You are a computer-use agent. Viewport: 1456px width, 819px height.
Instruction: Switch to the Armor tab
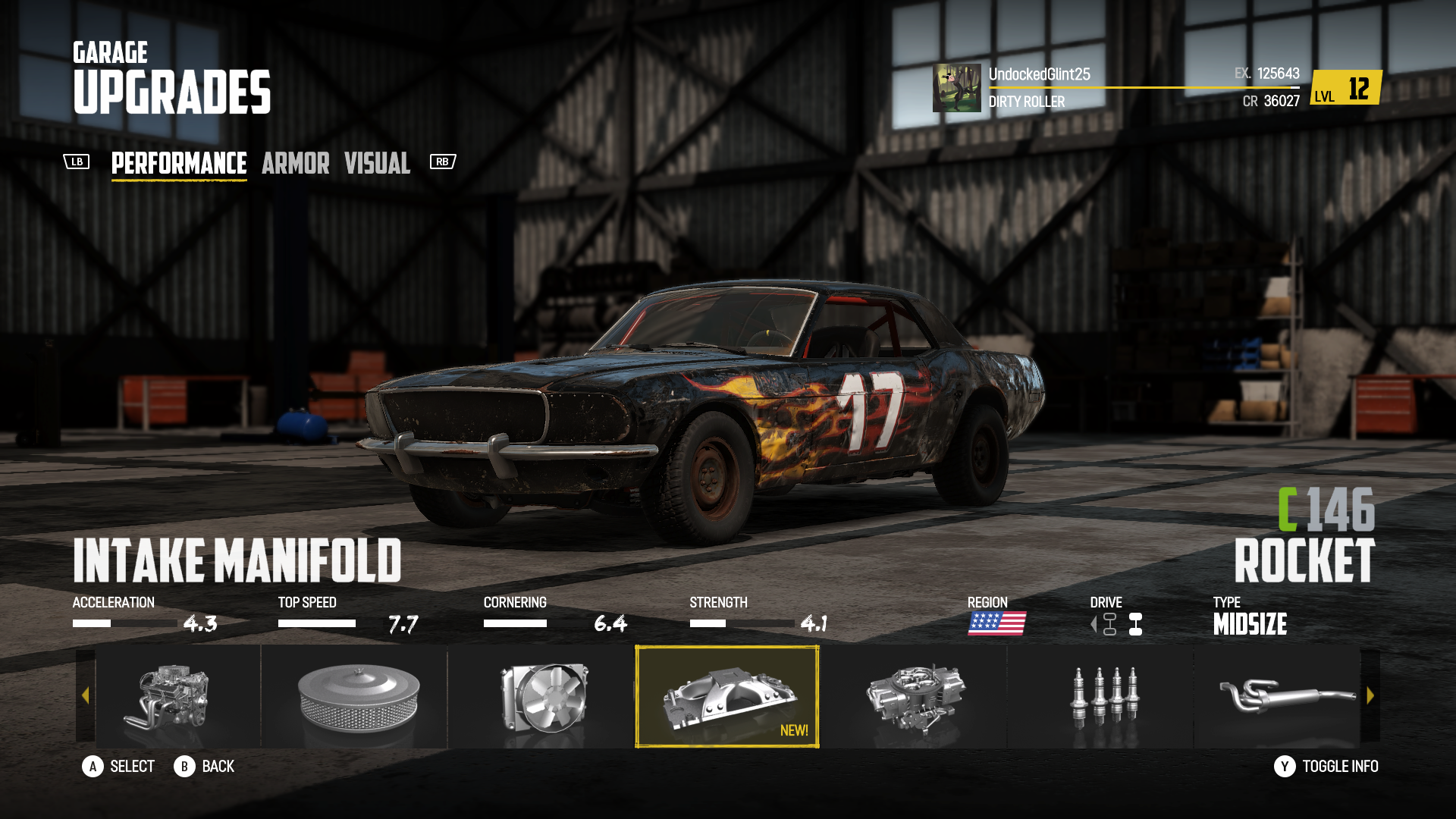[296, 163]
